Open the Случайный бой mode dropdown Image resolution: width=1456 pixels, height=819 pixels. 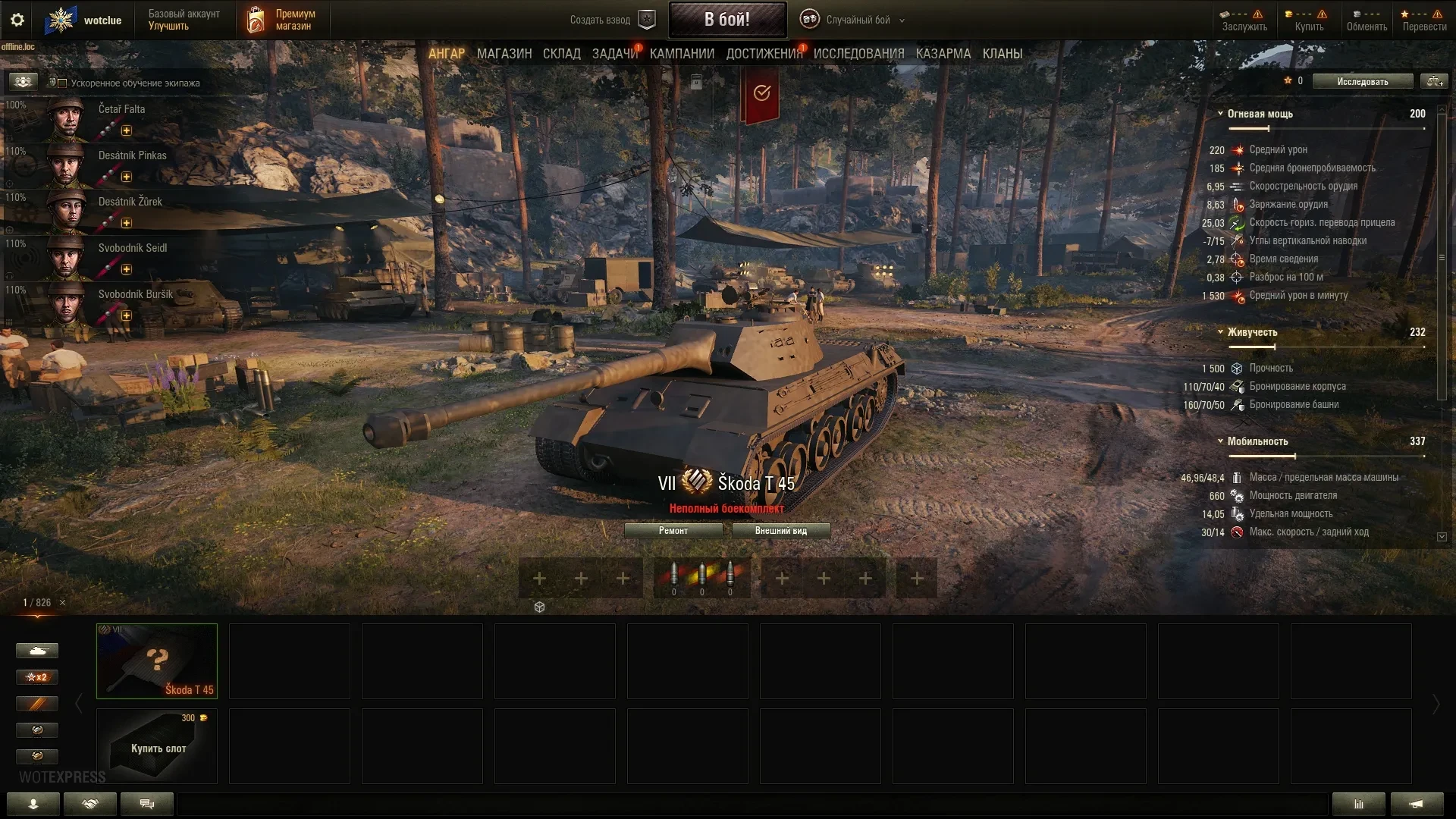click(857, 20)
